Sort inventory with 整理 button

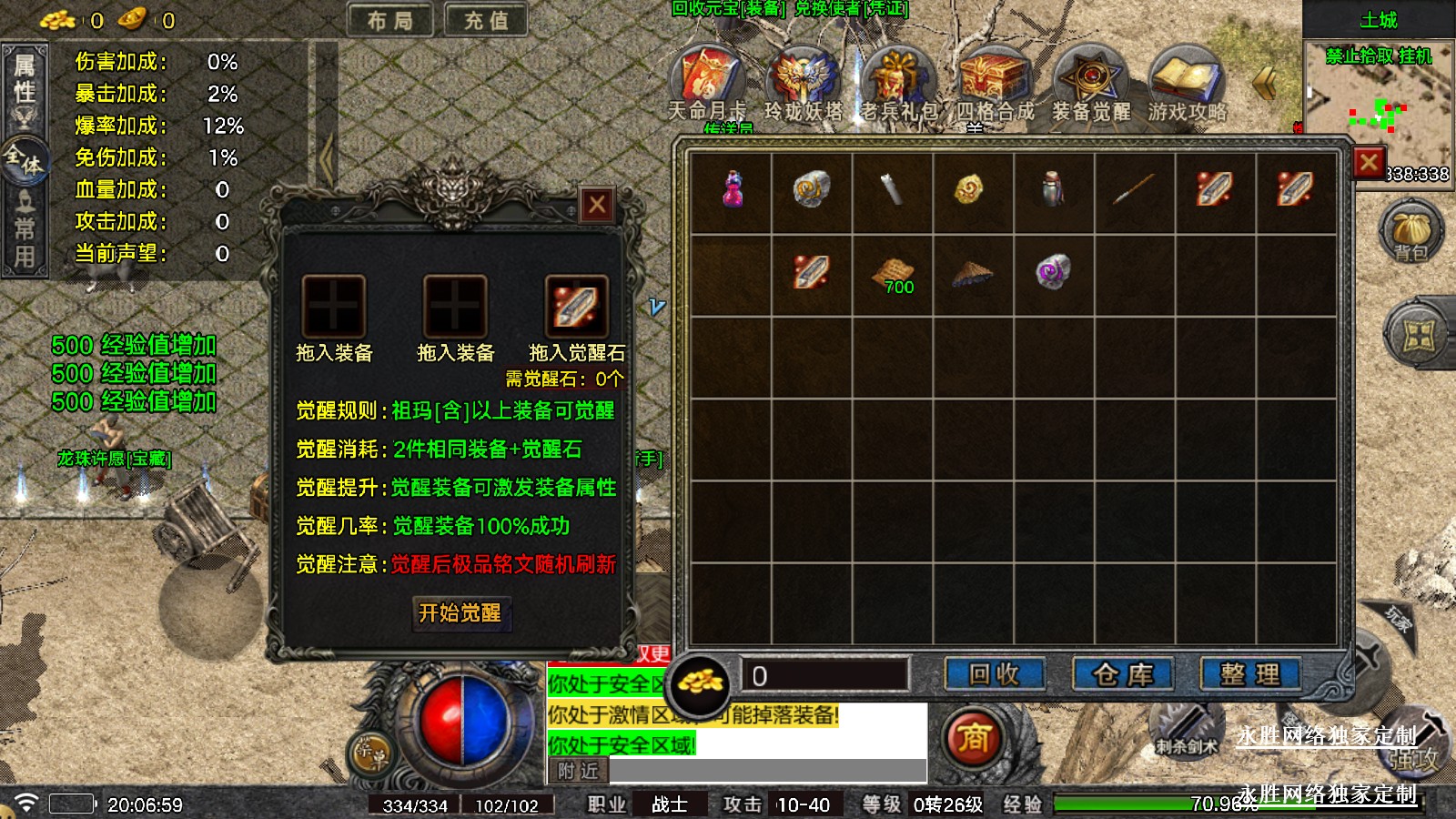tap(1250, 674)
